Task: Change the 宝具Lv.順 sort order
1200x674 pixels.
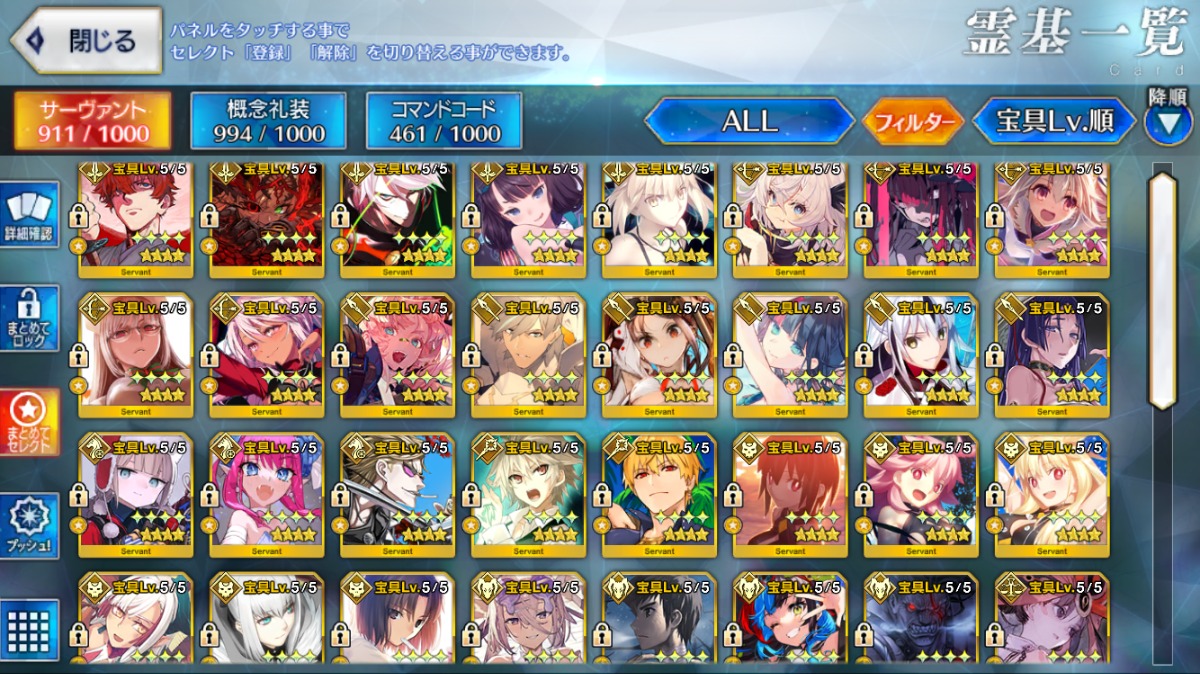Action: tap(1055, 122)
